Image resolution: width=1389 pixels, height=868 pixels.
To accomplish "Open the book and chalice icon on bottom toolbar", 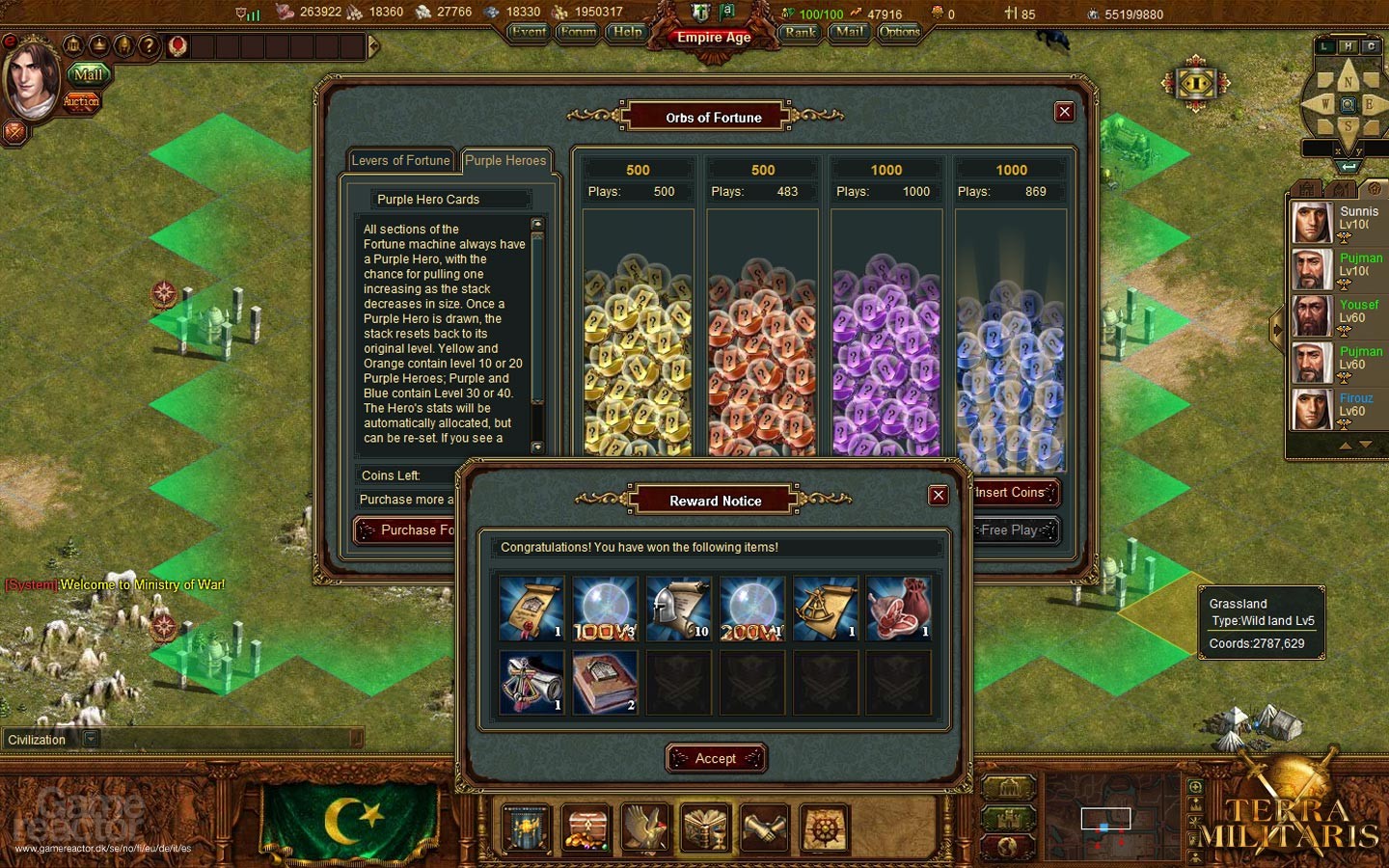I will click(x=704, y=827).
